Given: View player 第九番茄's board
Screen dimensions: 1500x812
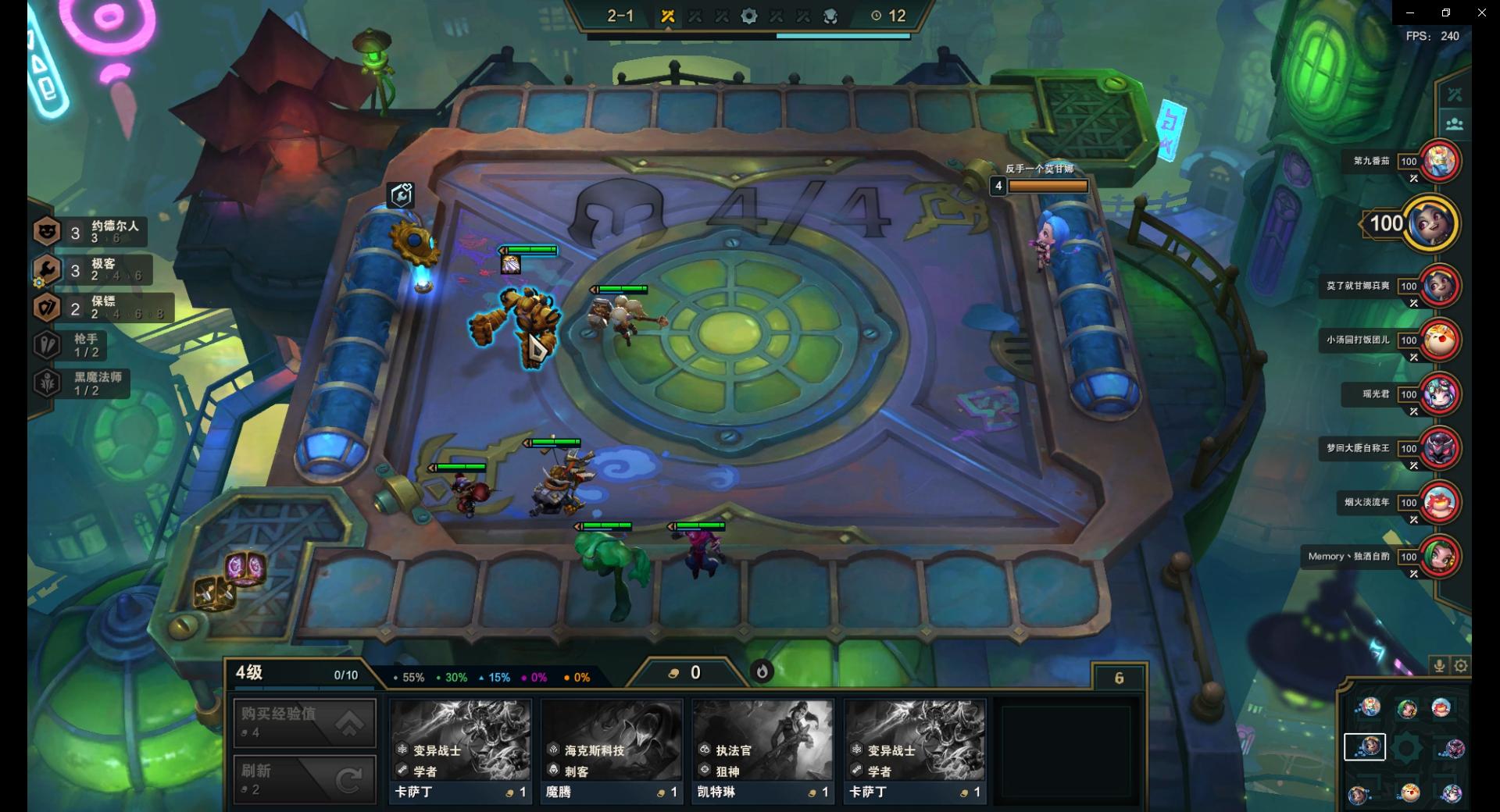Looking at the screenshot, I should [1440, 162].
